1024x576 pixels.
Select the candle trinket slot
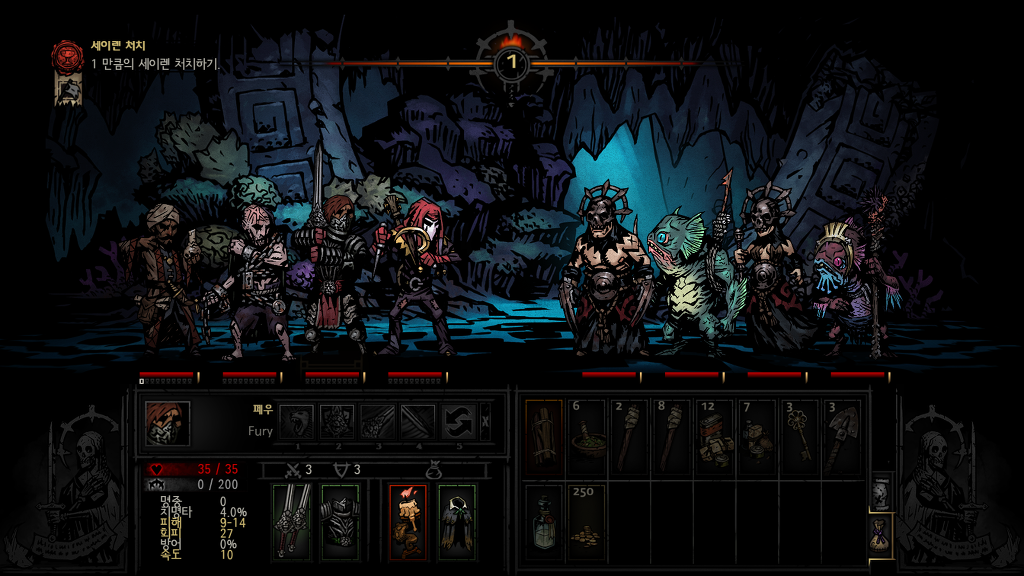[408, 521]
